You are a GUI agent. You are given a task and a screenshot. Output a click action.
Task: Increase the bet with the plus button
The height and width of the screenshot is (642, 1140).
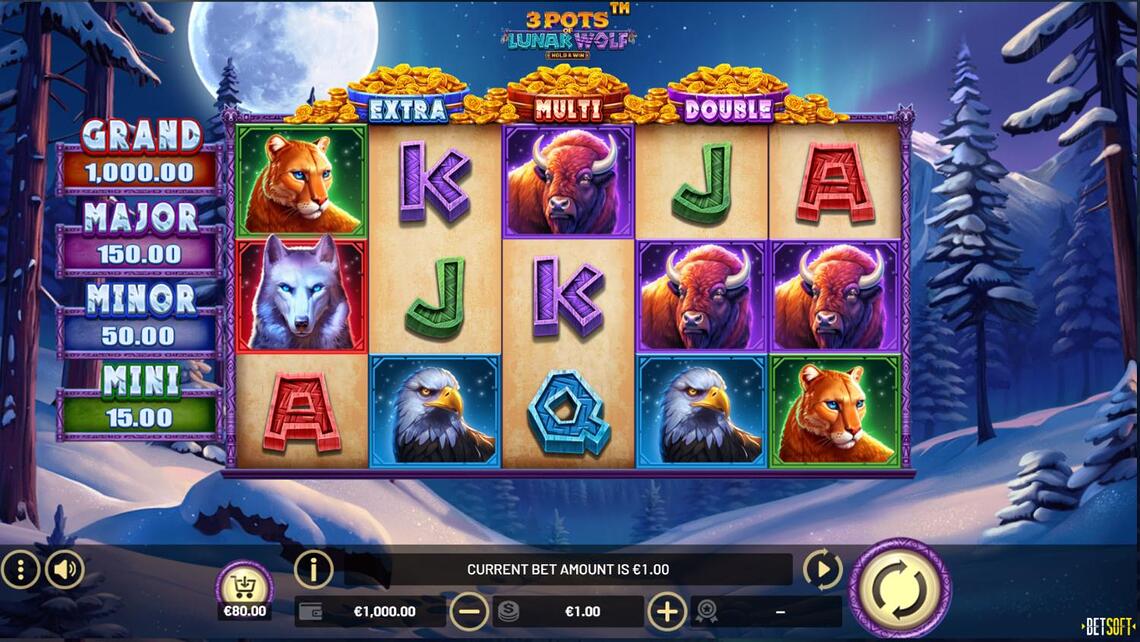[x=667, y=611]
